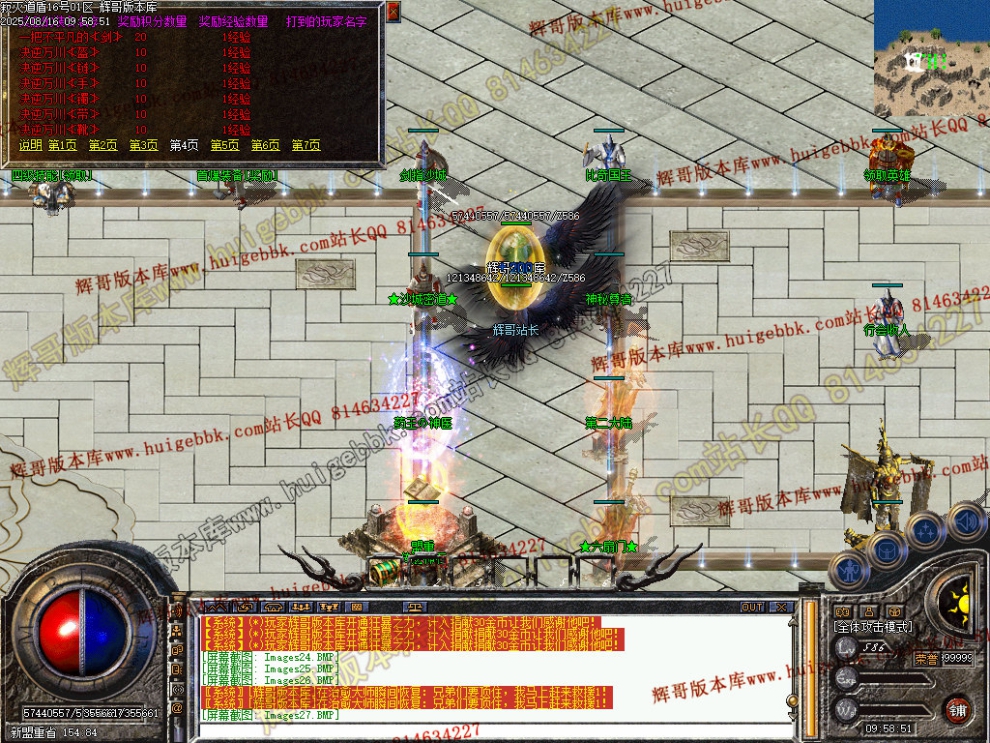
Task: Switch to 第2页 of the reward list
Action: tap(103, 145)
